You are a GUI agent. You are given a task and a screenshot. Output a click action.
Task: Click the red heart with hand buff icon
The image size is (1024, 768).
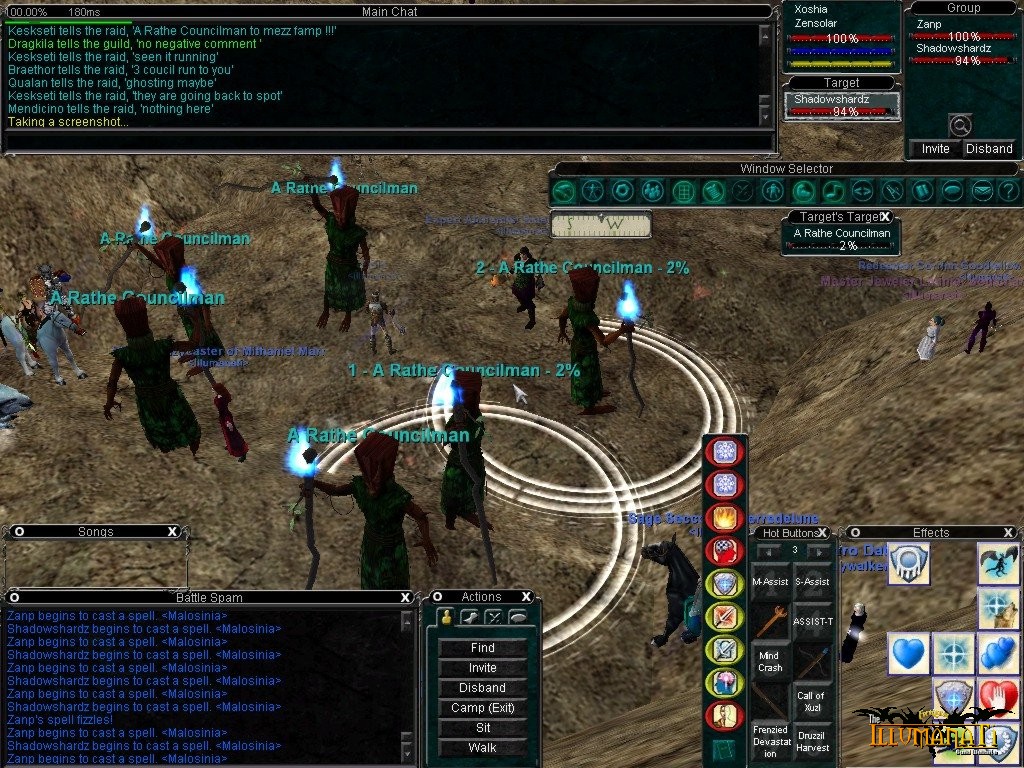pos(998,696)
